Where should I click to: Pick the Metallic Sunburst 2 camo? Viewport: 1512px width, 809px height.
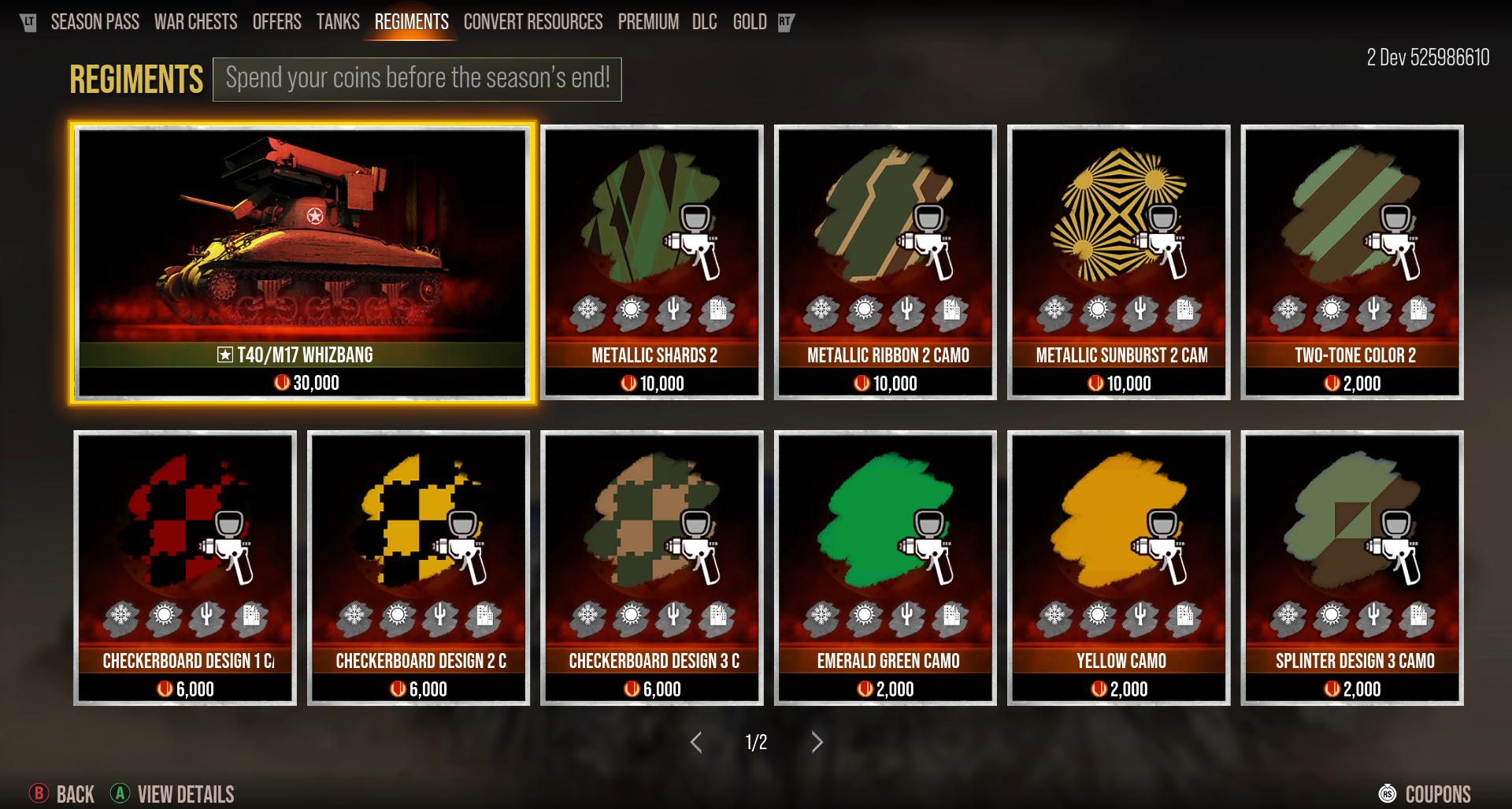click(x=1118, y=262)
